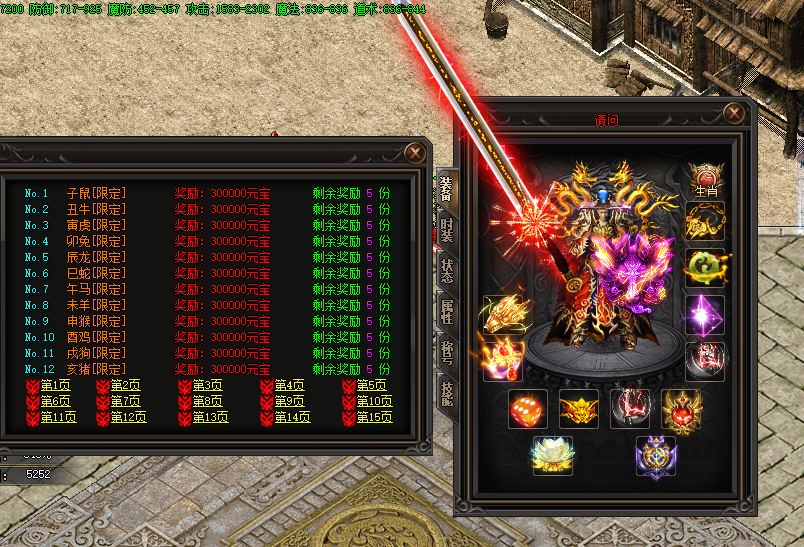Choose the purple crystal equipment slot
The width and height of the screenshot is (804, 547).
coord(705,314)
